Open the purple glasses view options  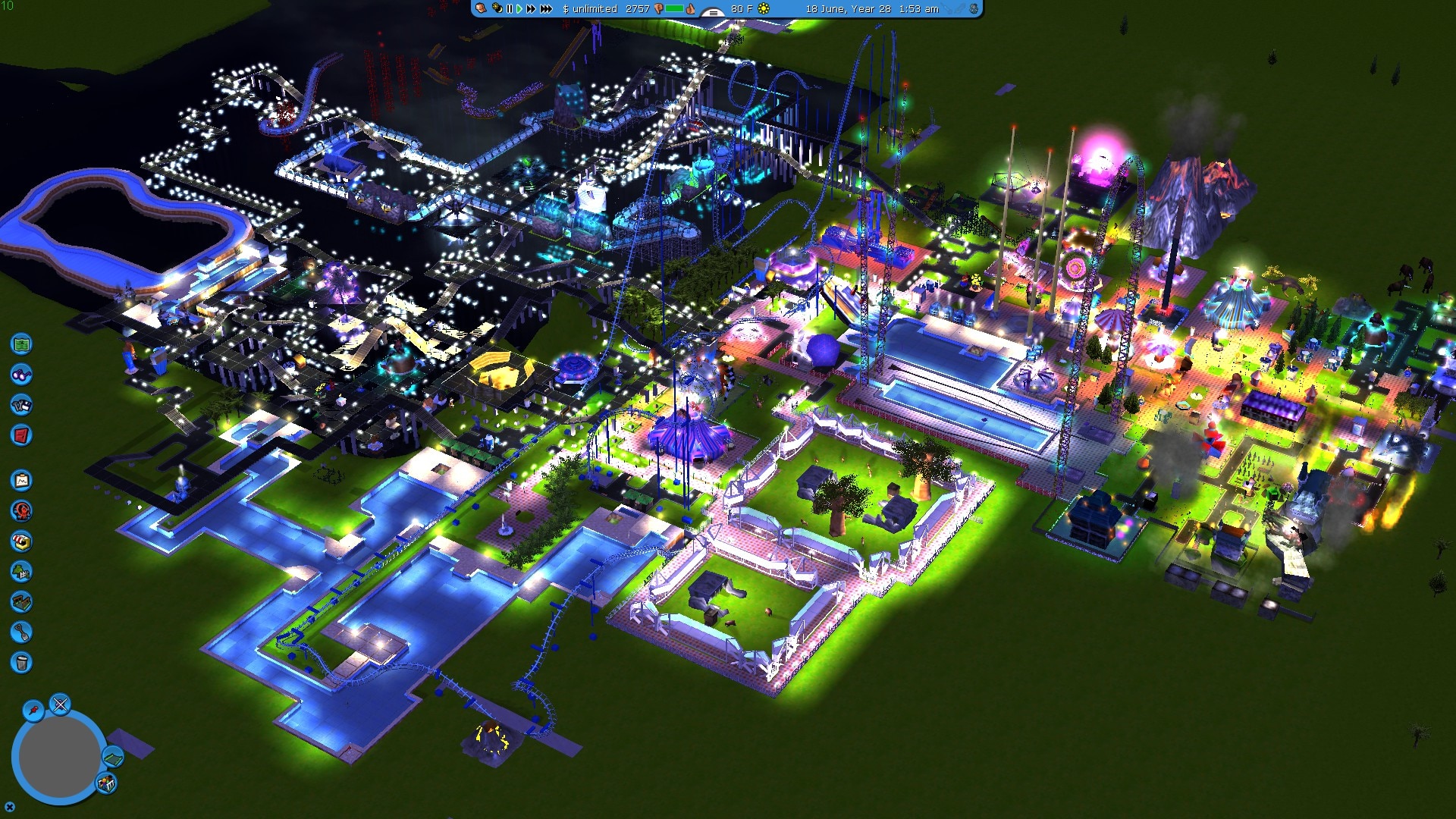point(21,375)
